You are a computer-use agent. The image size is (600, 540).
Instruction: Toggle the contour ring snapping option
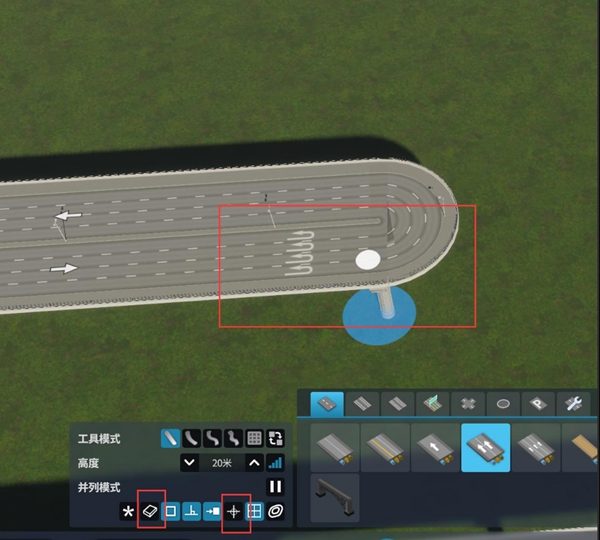point(275,511)
